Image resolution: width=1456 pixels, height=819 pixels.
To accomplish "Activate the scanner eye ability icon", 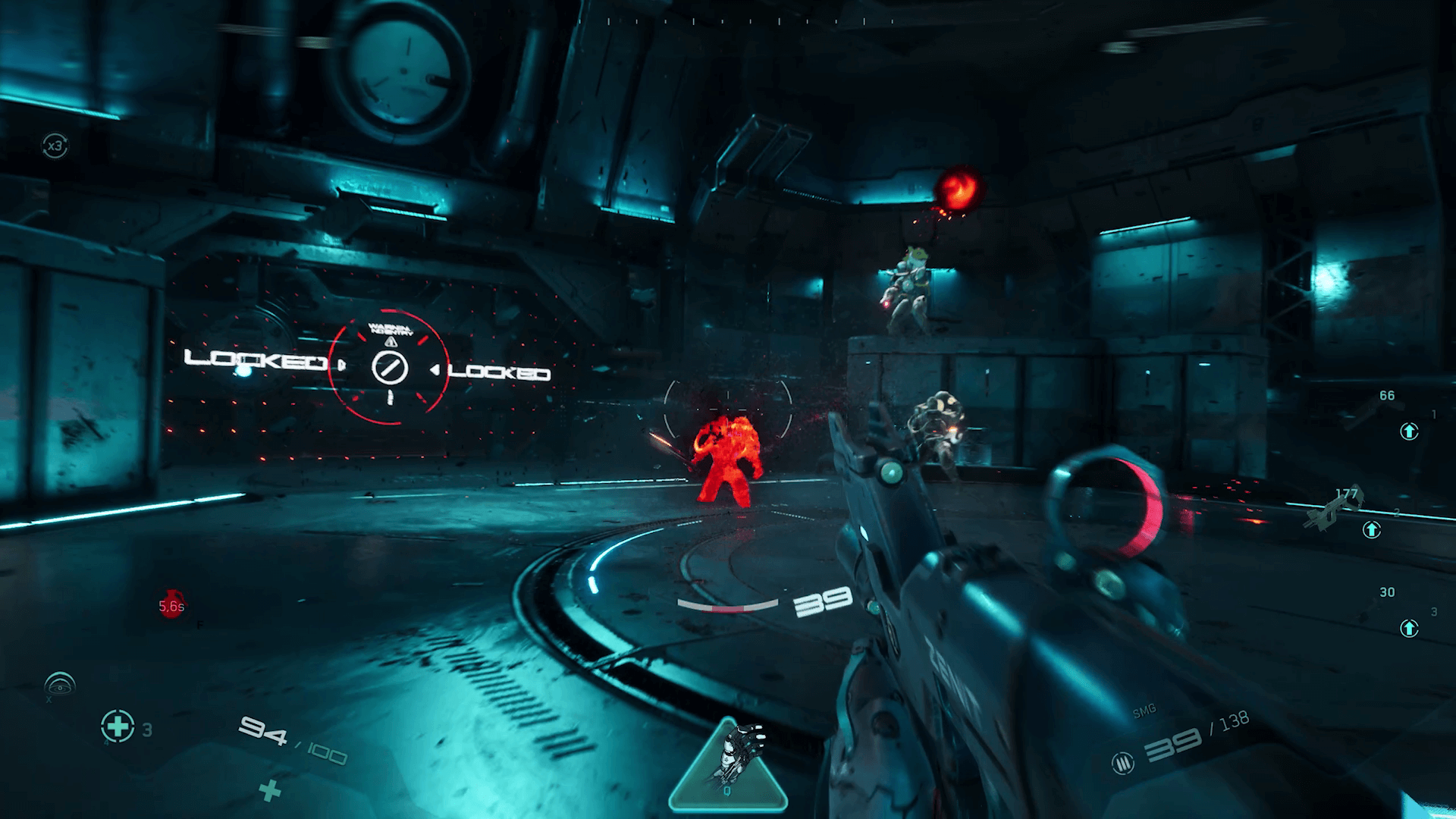I will click(61, 684).
